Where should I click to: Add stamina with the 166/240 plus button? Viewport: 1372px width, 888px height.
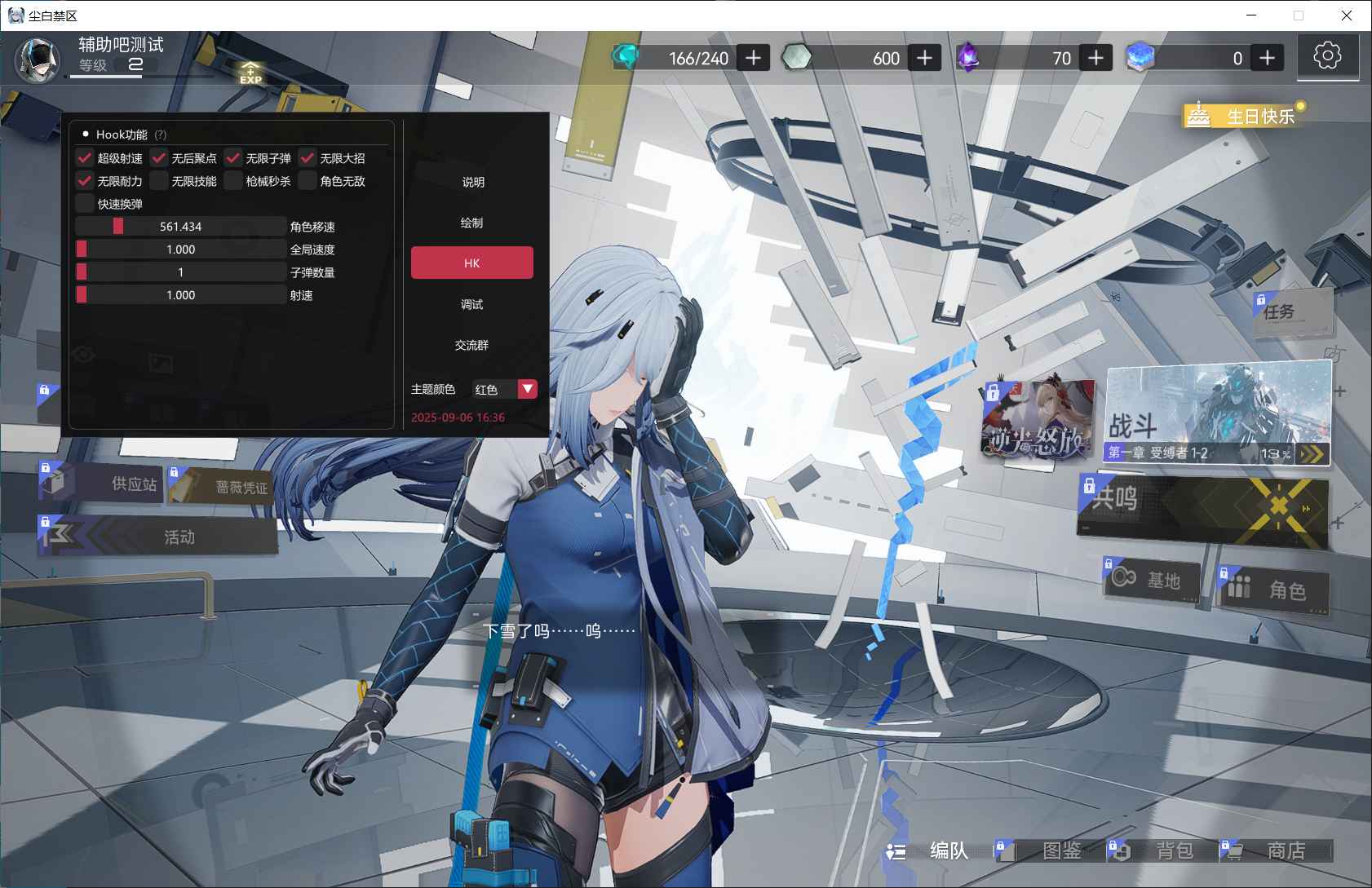pos(754,58)
